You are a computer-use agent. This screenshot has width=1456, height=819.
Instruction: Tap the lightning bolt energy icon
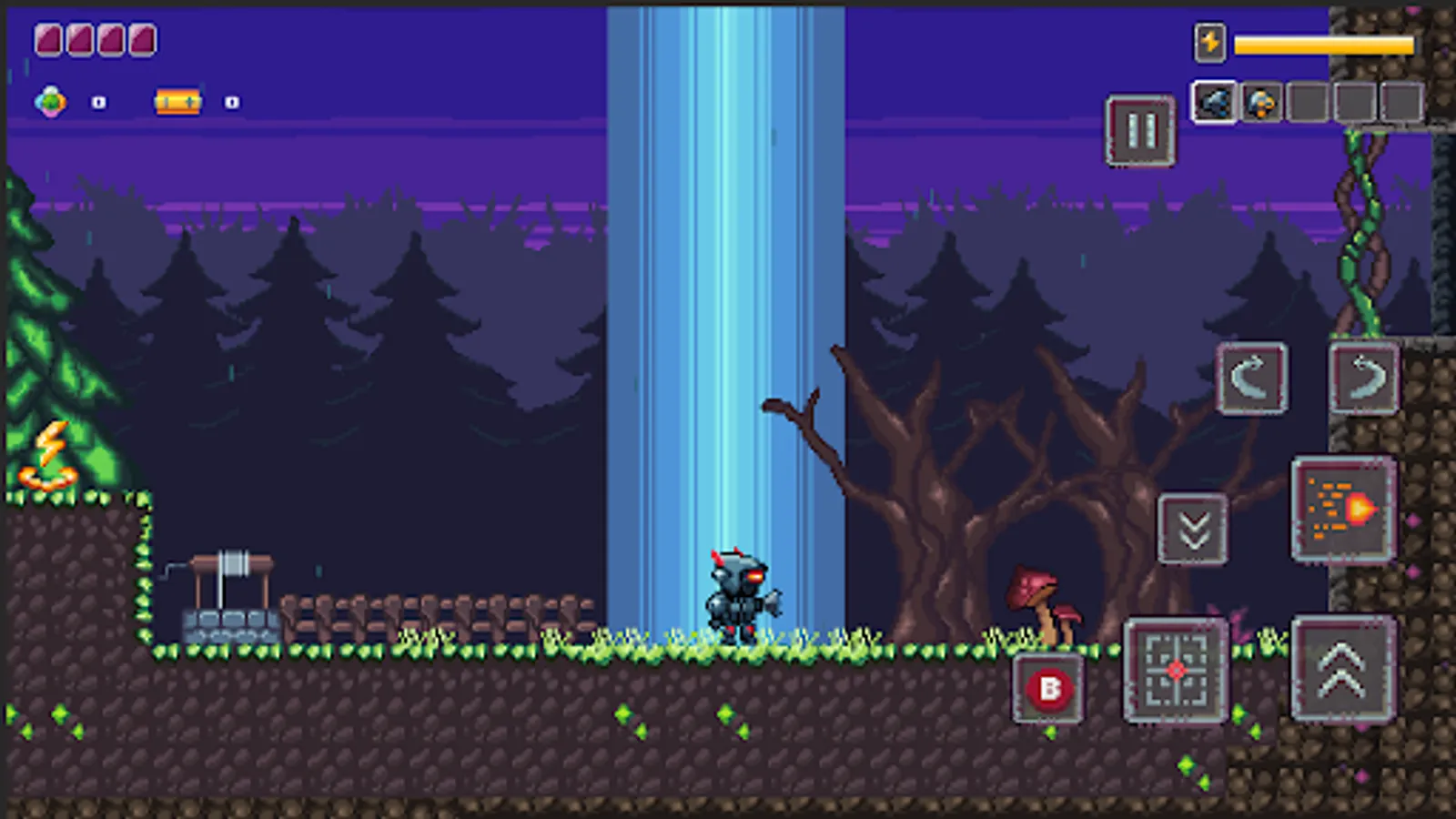point(1209,41)
